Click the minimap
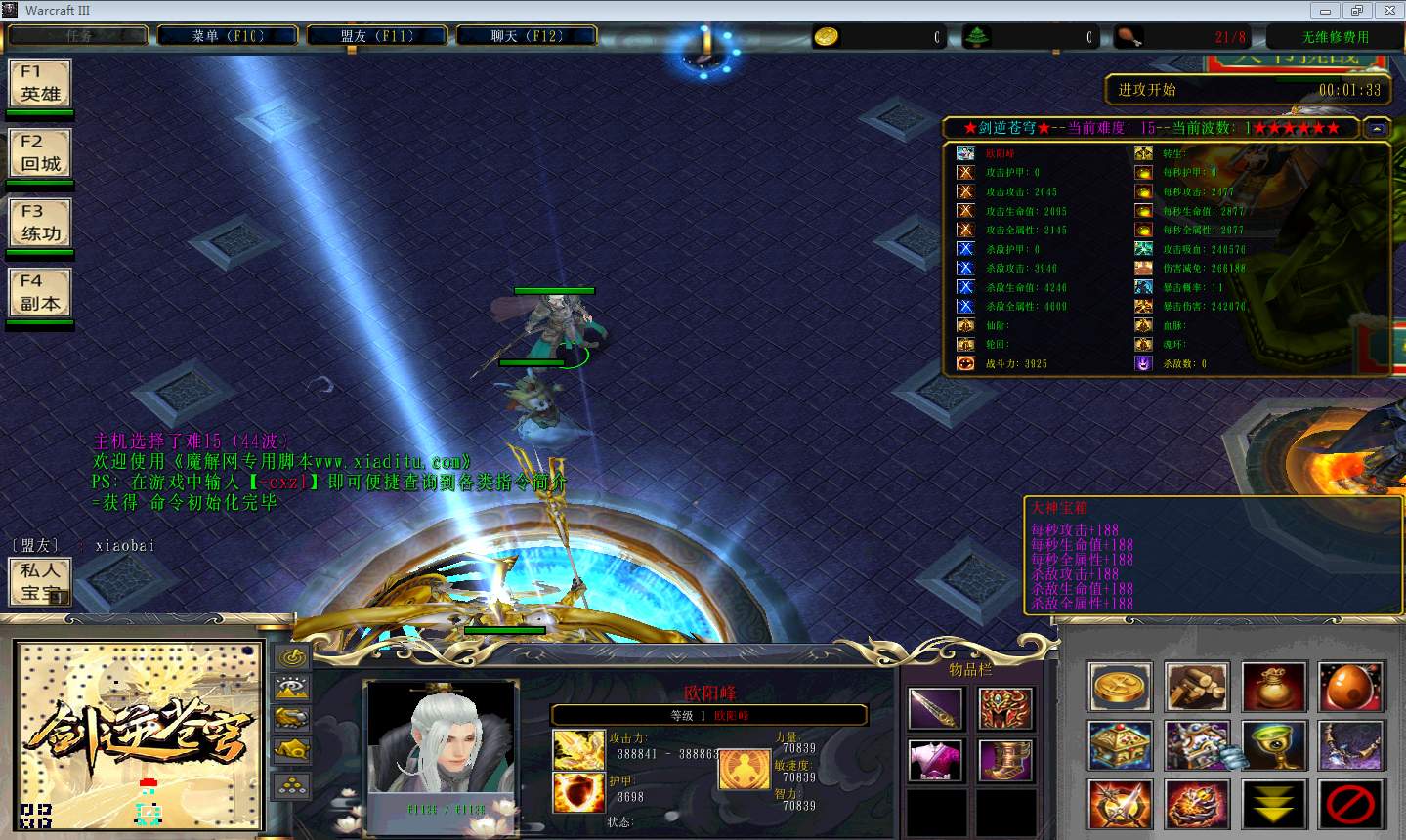The width and height of the screenshot is (1406, 840). tap(139, 735)
